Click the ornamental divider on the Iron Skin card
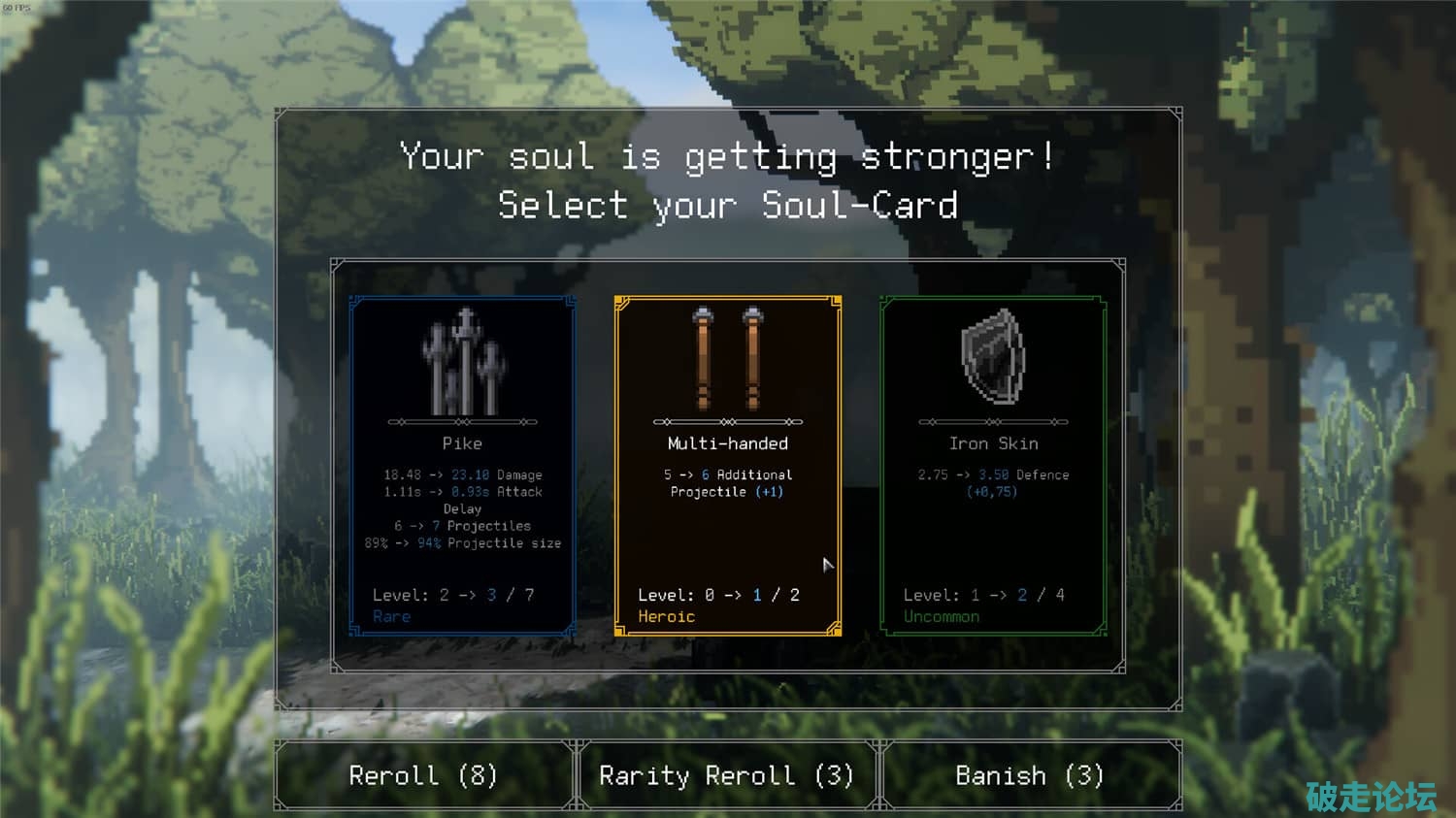1456x818 pixels. point(991,421)
